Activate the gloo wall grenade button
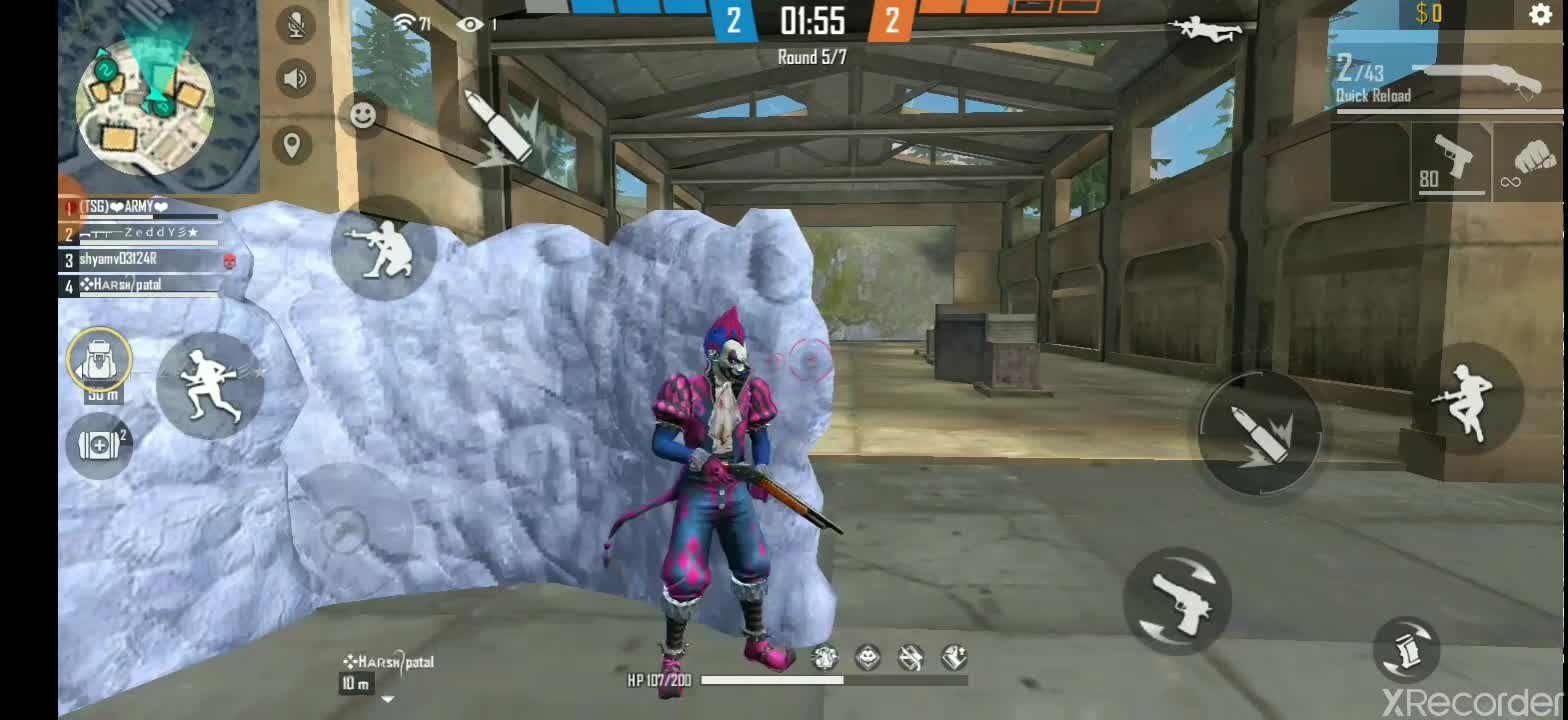The height and width of the screenshot is (720, 1568). [x=1407, y=648]
